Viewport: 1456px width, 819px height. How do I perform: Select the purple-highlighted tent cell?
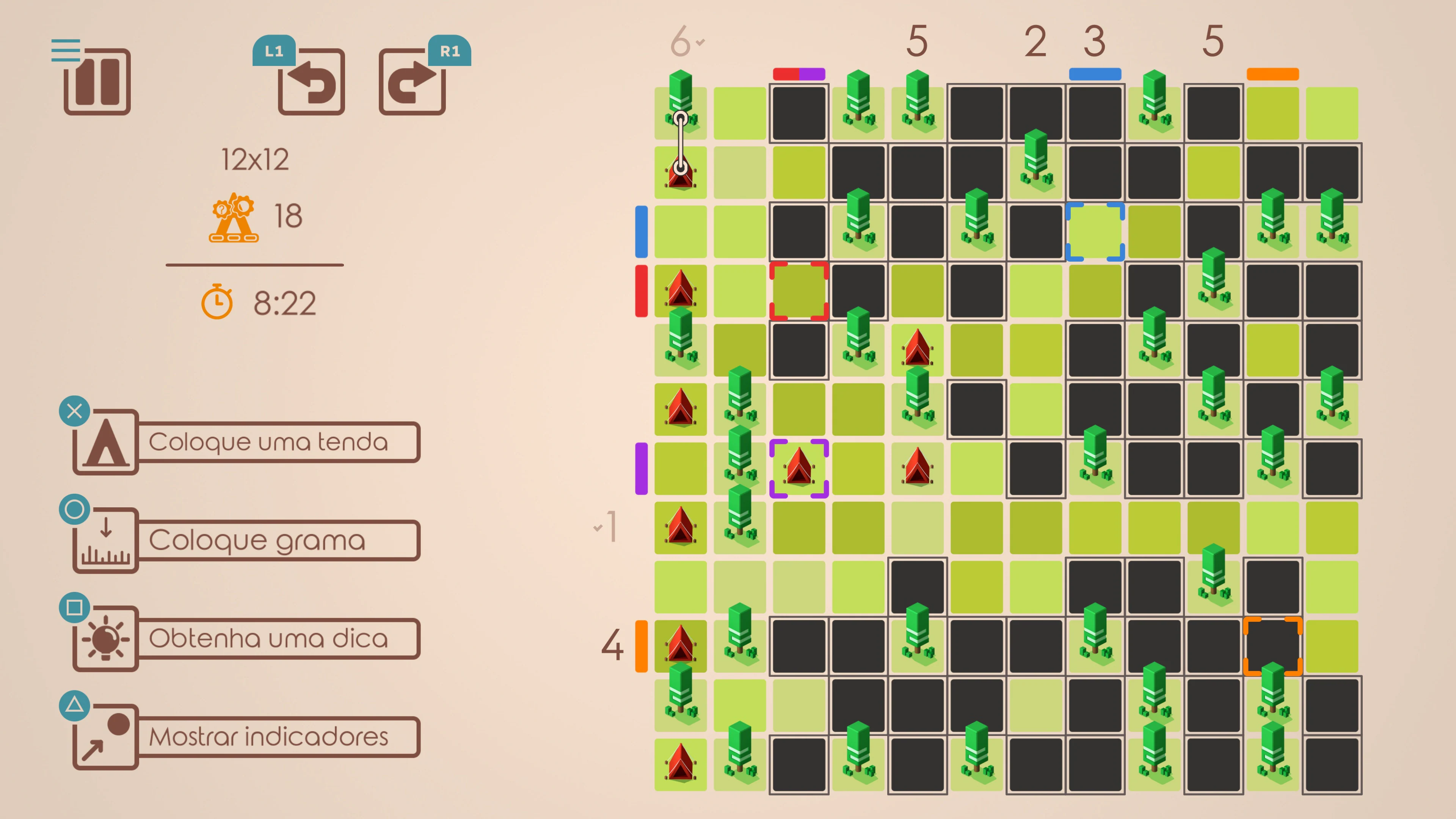click(x=799, y=468)
